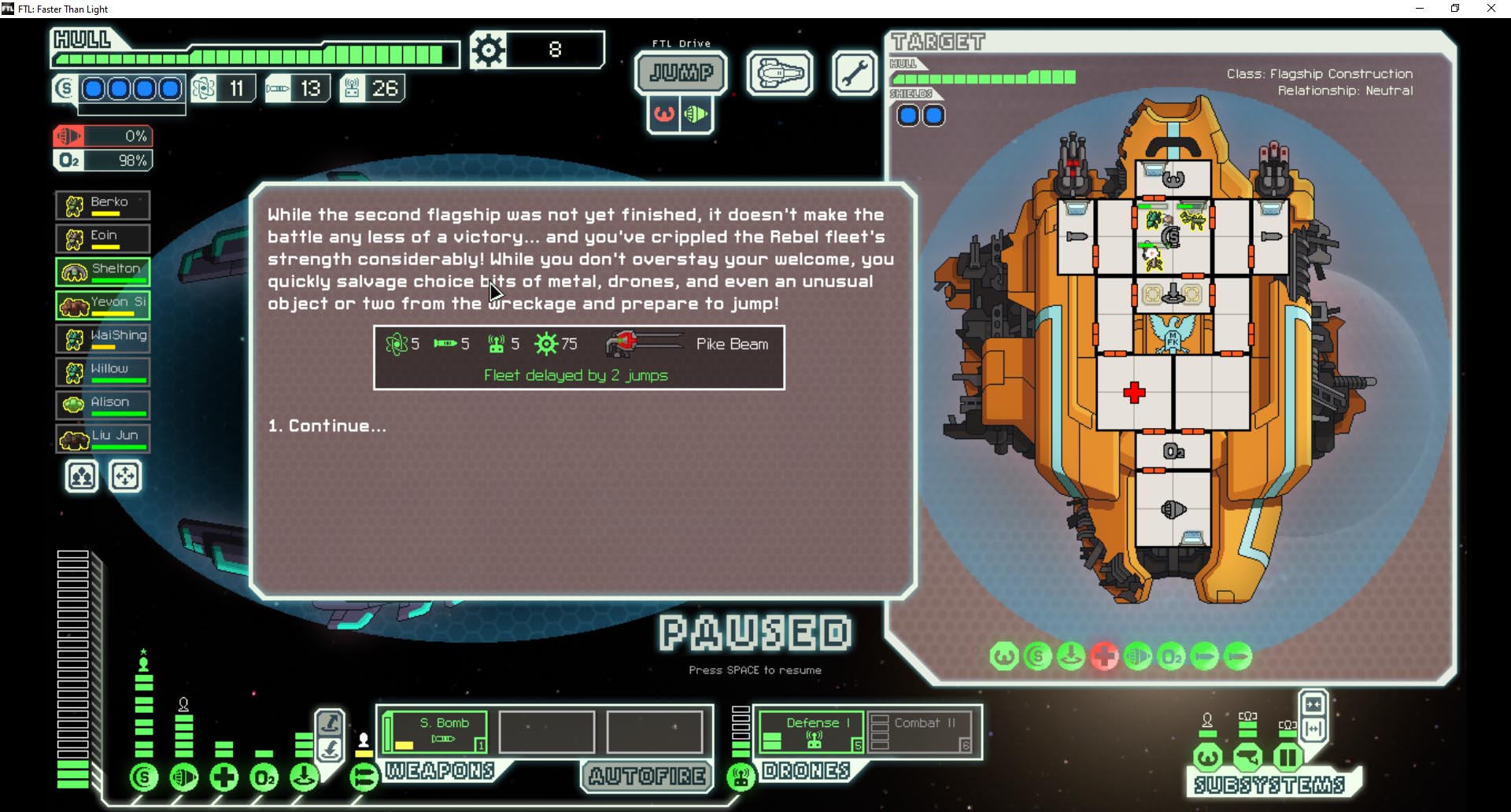
Task: Engage the FTL Jump button
Action: coord(682,73)
